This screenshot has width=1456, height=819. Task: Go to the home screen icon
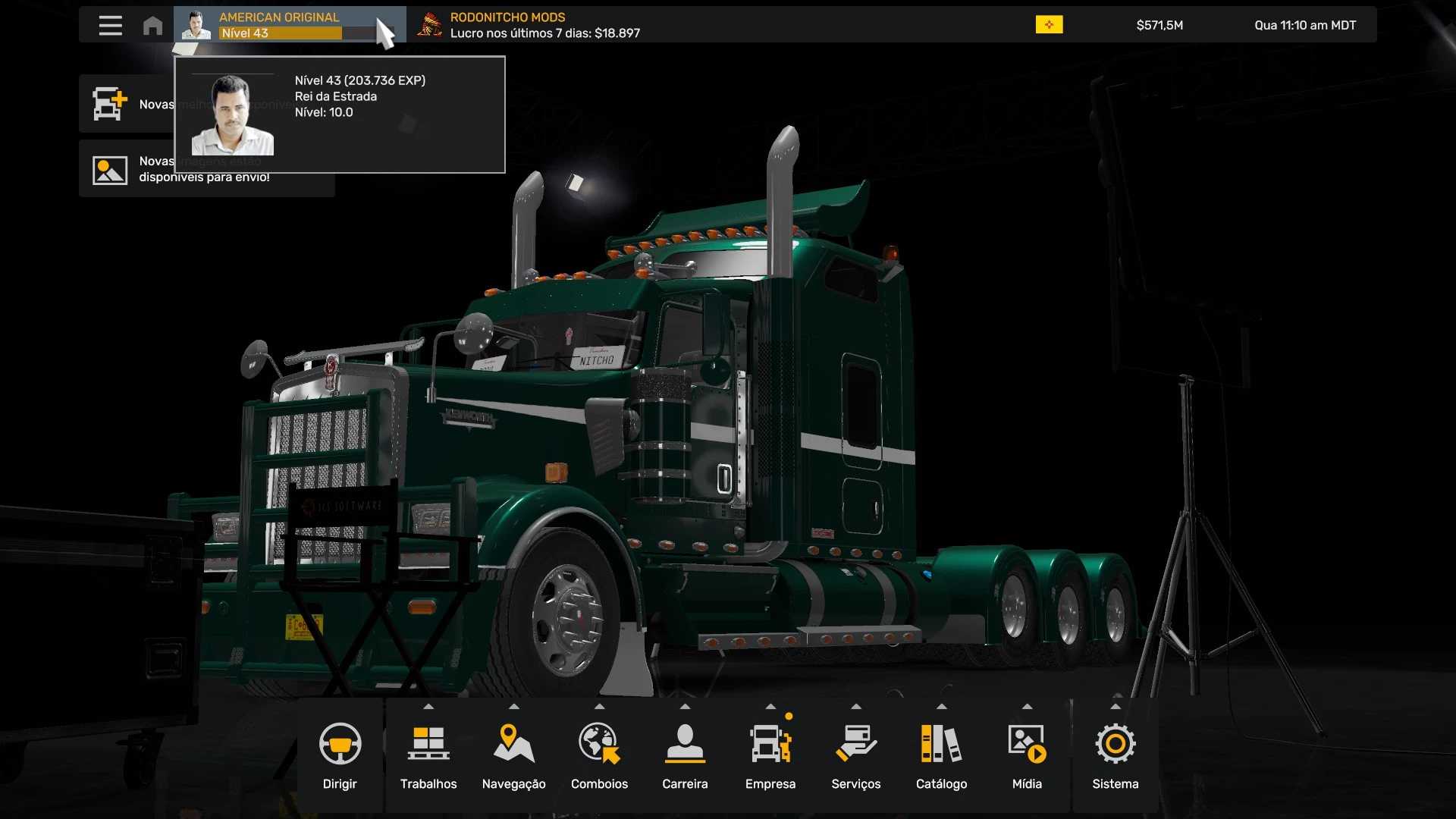tap(152, 25)
